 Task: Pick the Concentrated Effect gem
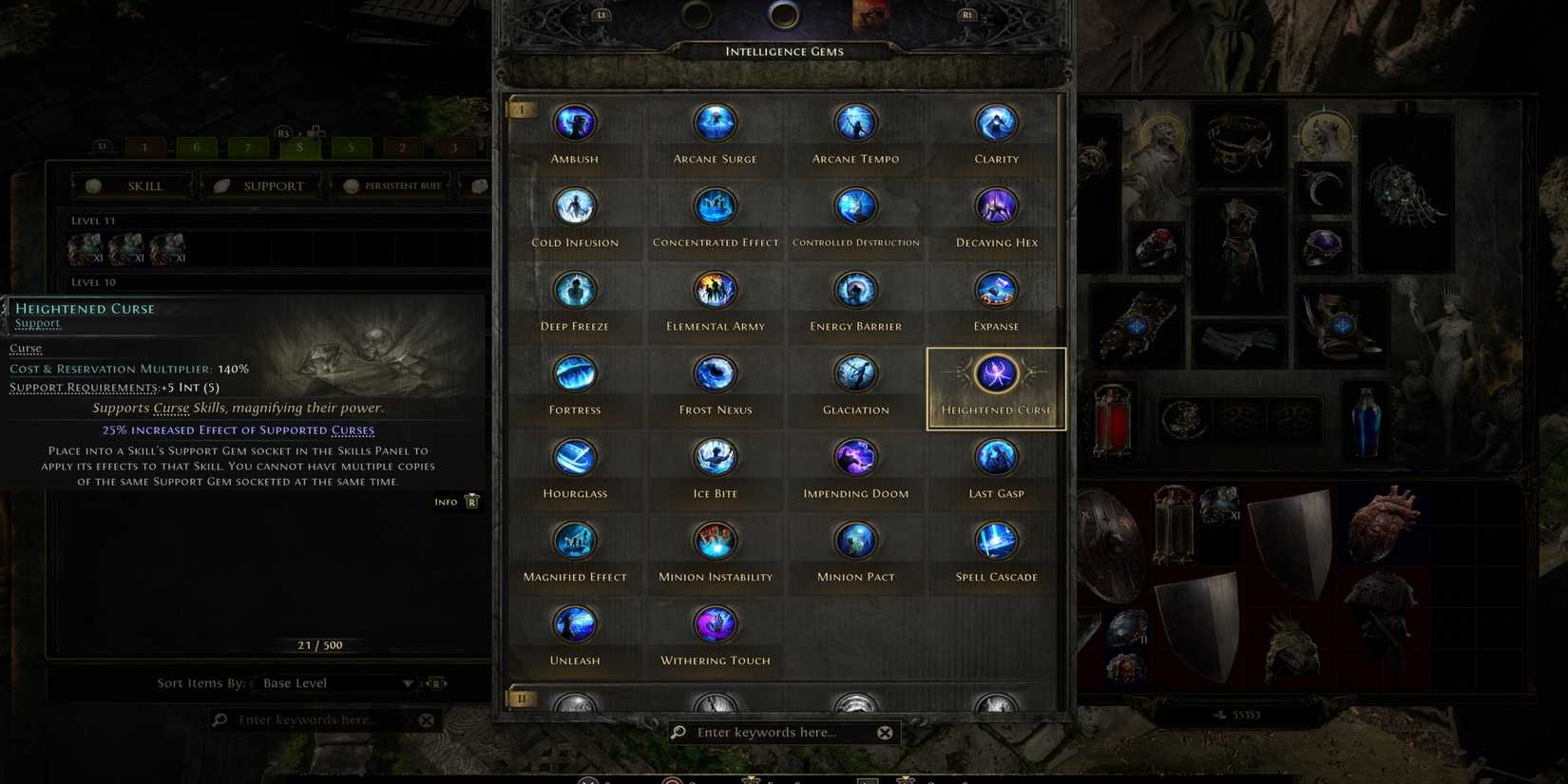[715, 205]
